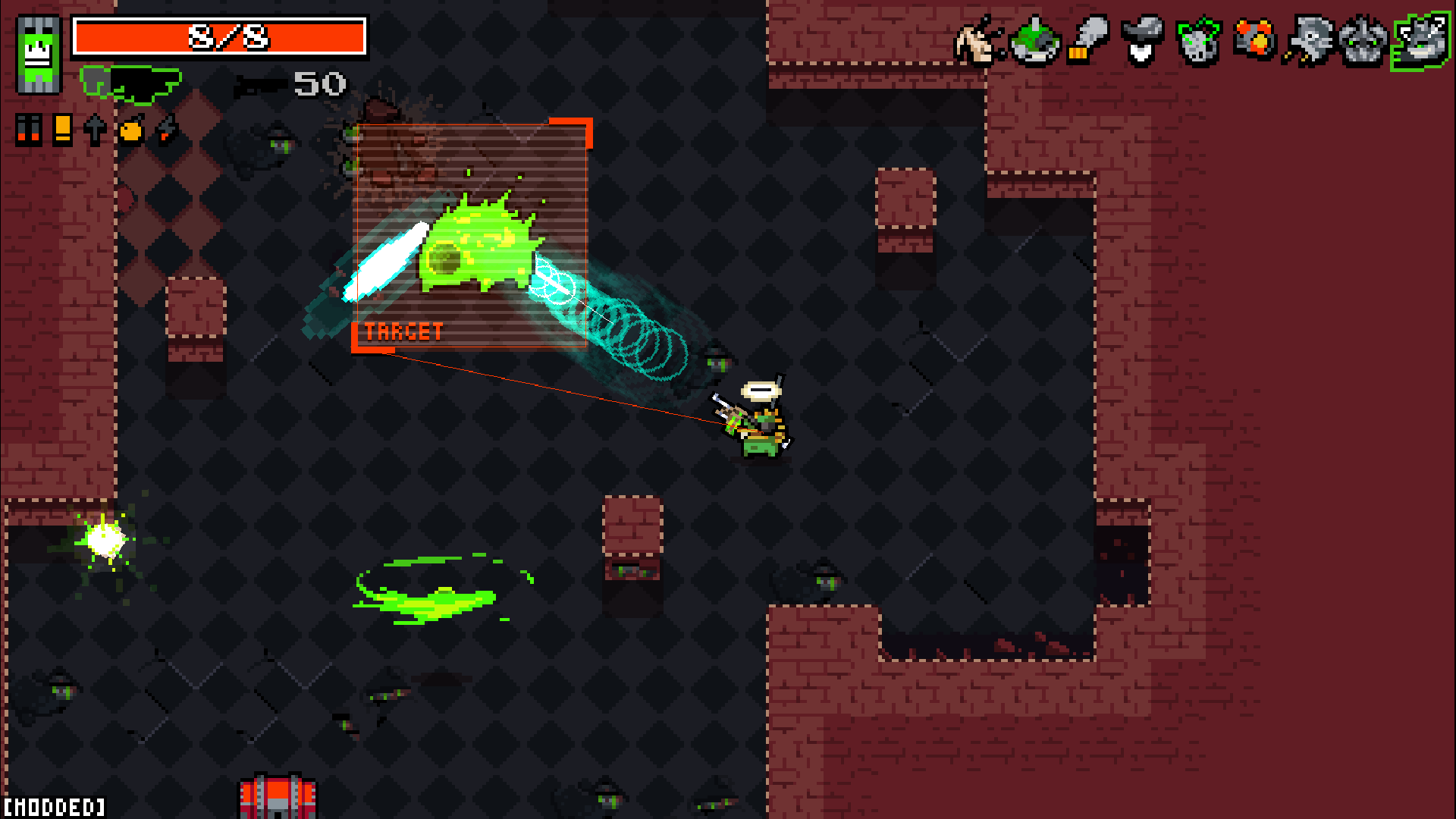This screenshot has height=819, width=1456.
Task: Select the grey spiky green-eyed mutation icon
Action: click(1363, 42)
